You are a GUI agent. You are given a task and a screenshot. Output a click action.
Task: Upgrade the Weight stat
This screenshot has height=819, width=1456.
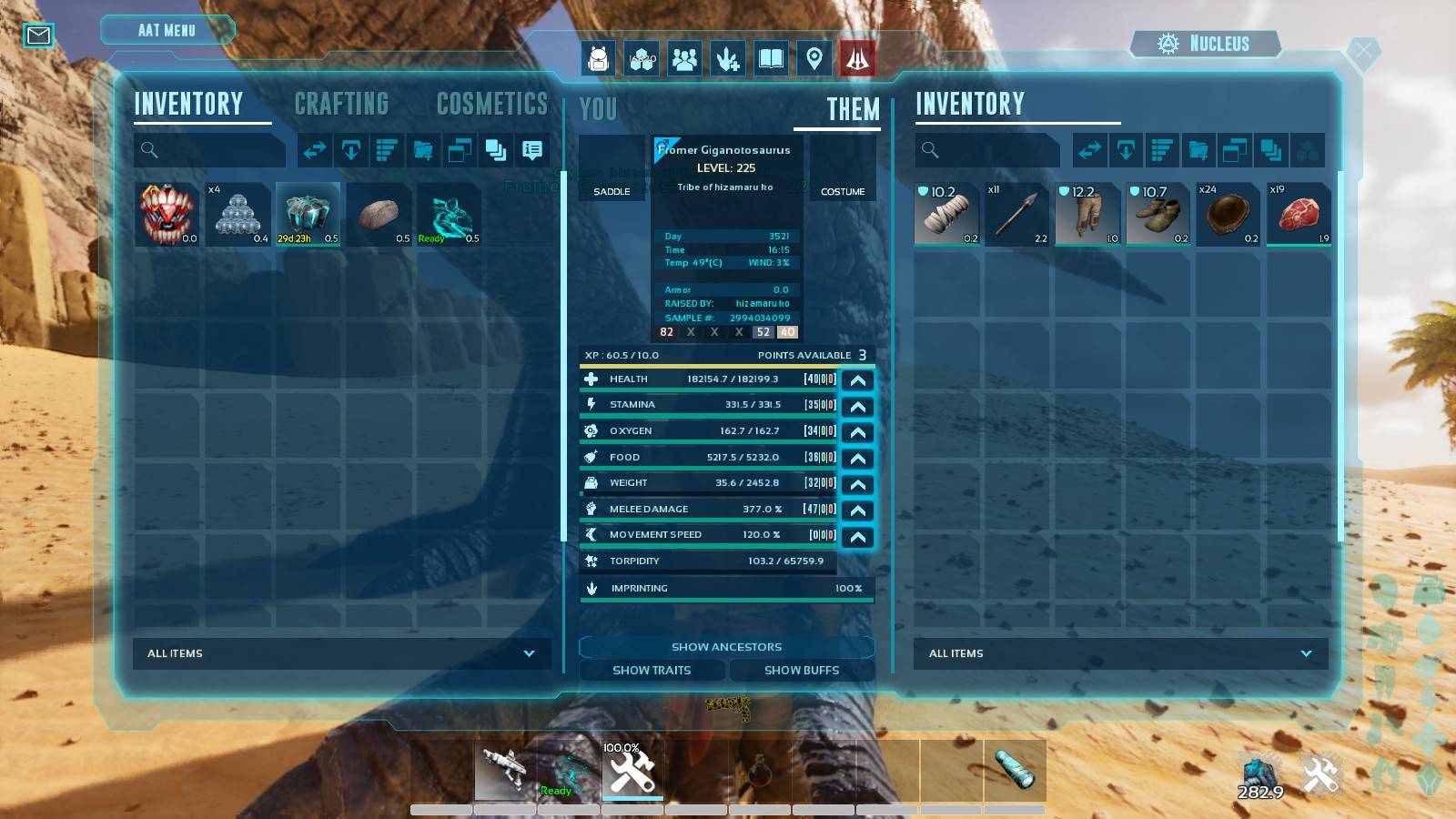click(857, 484)
